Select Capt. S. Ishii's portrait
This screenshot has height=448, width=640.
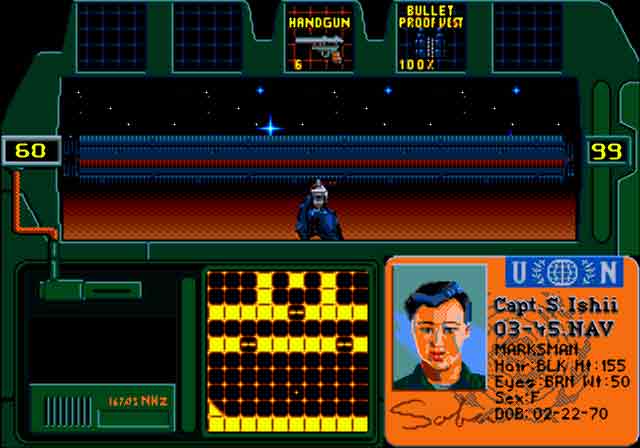pos(439,327)
